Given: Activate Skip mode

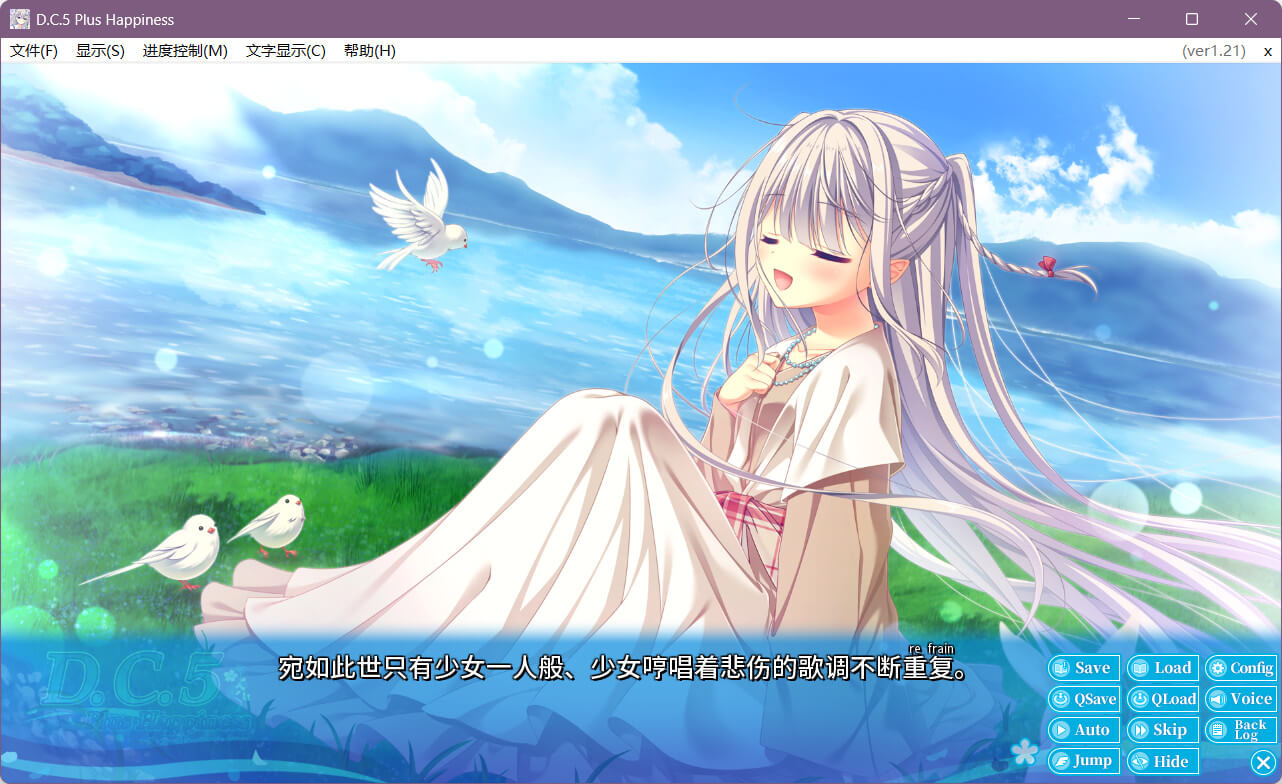Looking at the screenshot, I should click(x=1162, y=730).
